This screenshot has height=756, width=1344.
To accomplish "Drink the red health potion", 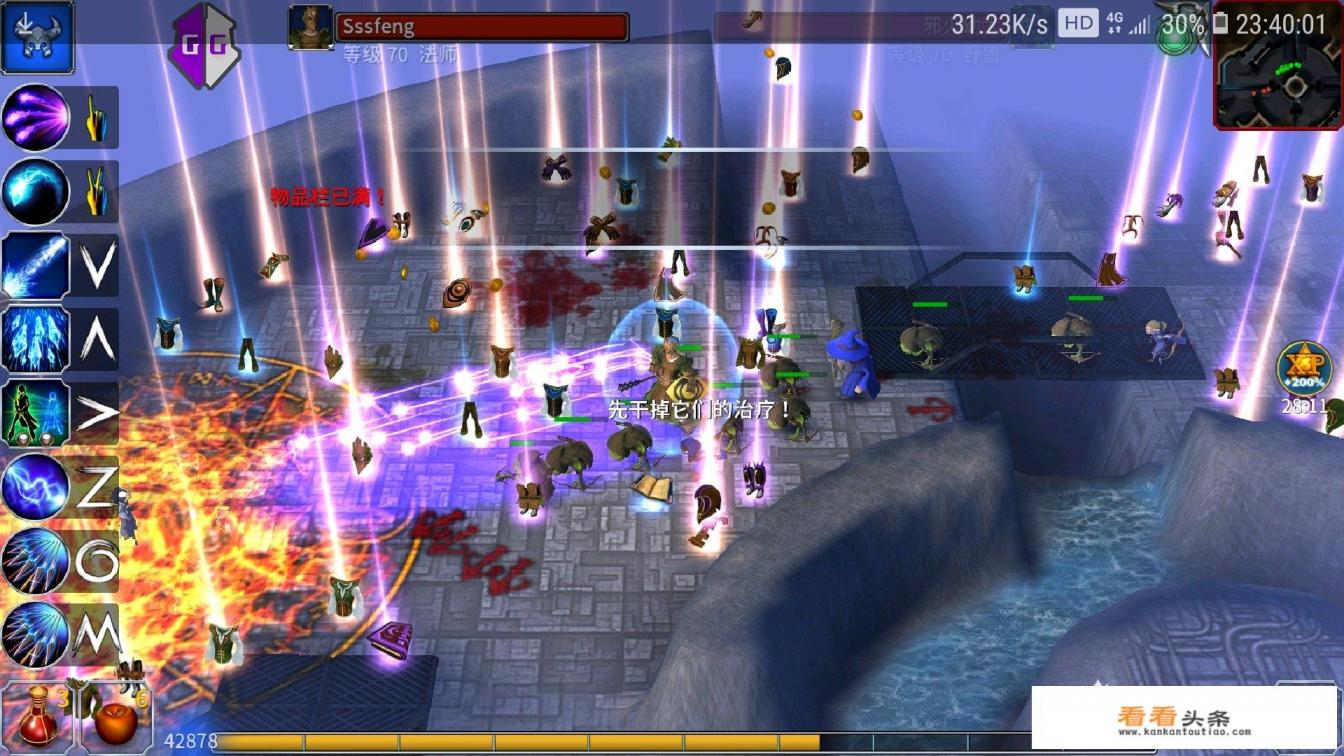I will [38, 713].
